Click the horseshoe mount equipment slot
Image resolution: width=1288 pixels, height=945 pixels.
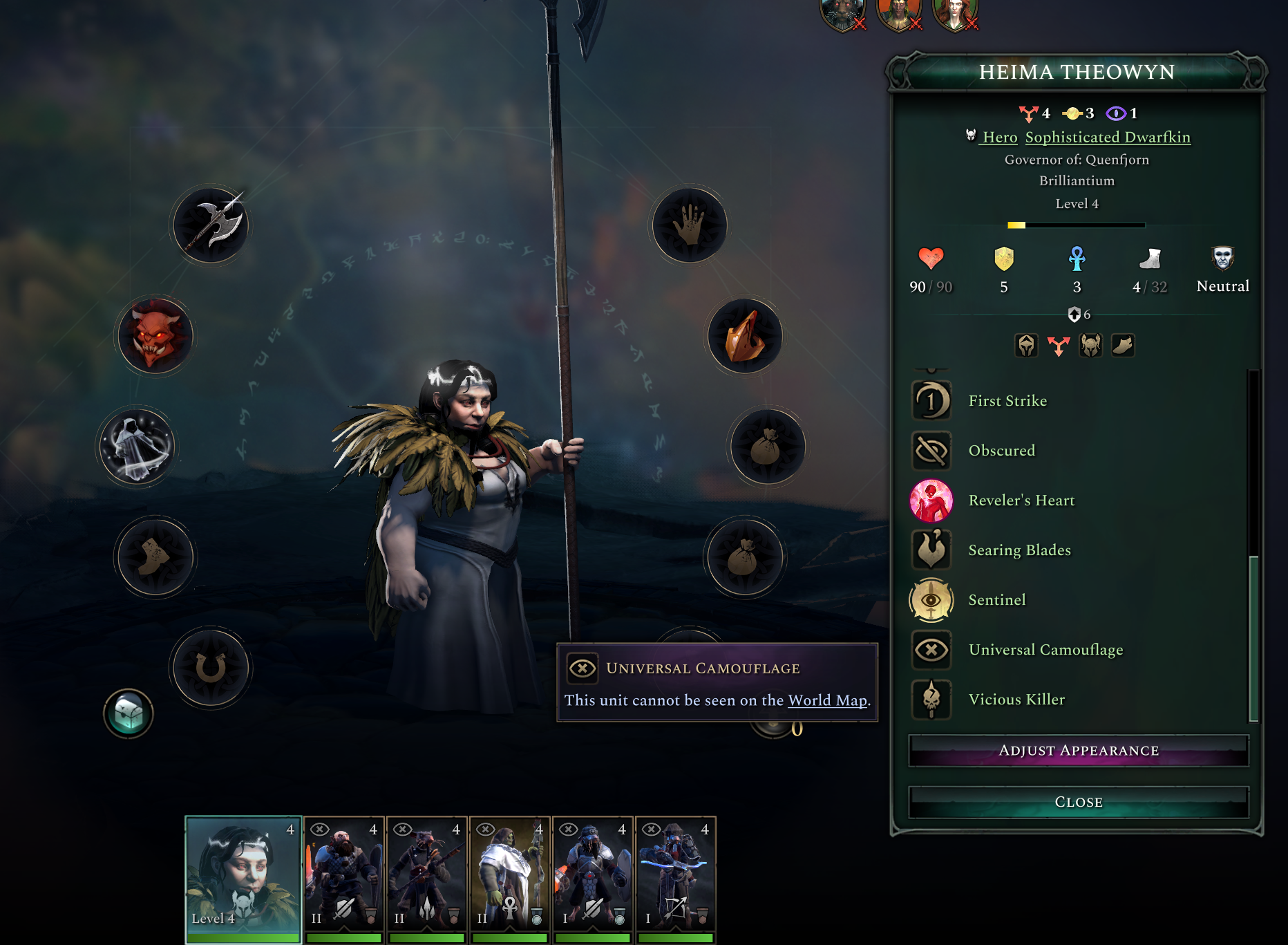209,666
